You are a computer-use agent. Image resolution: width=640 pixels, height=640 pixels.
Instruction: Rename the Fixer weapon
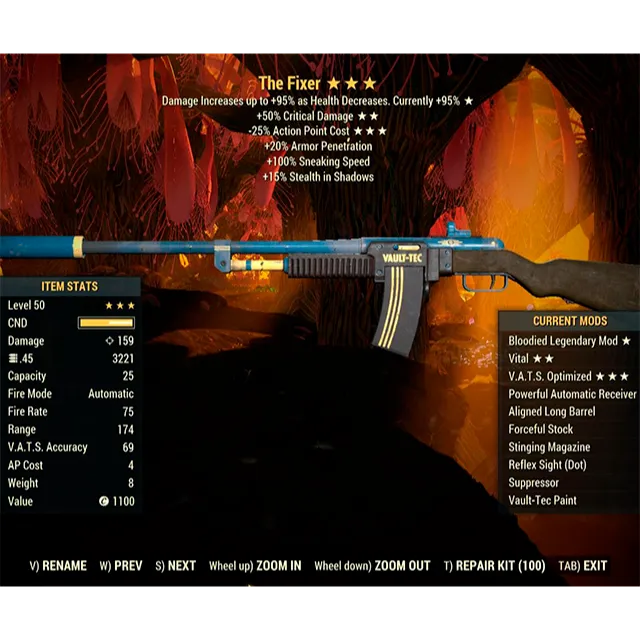click(x=58, y=566)
